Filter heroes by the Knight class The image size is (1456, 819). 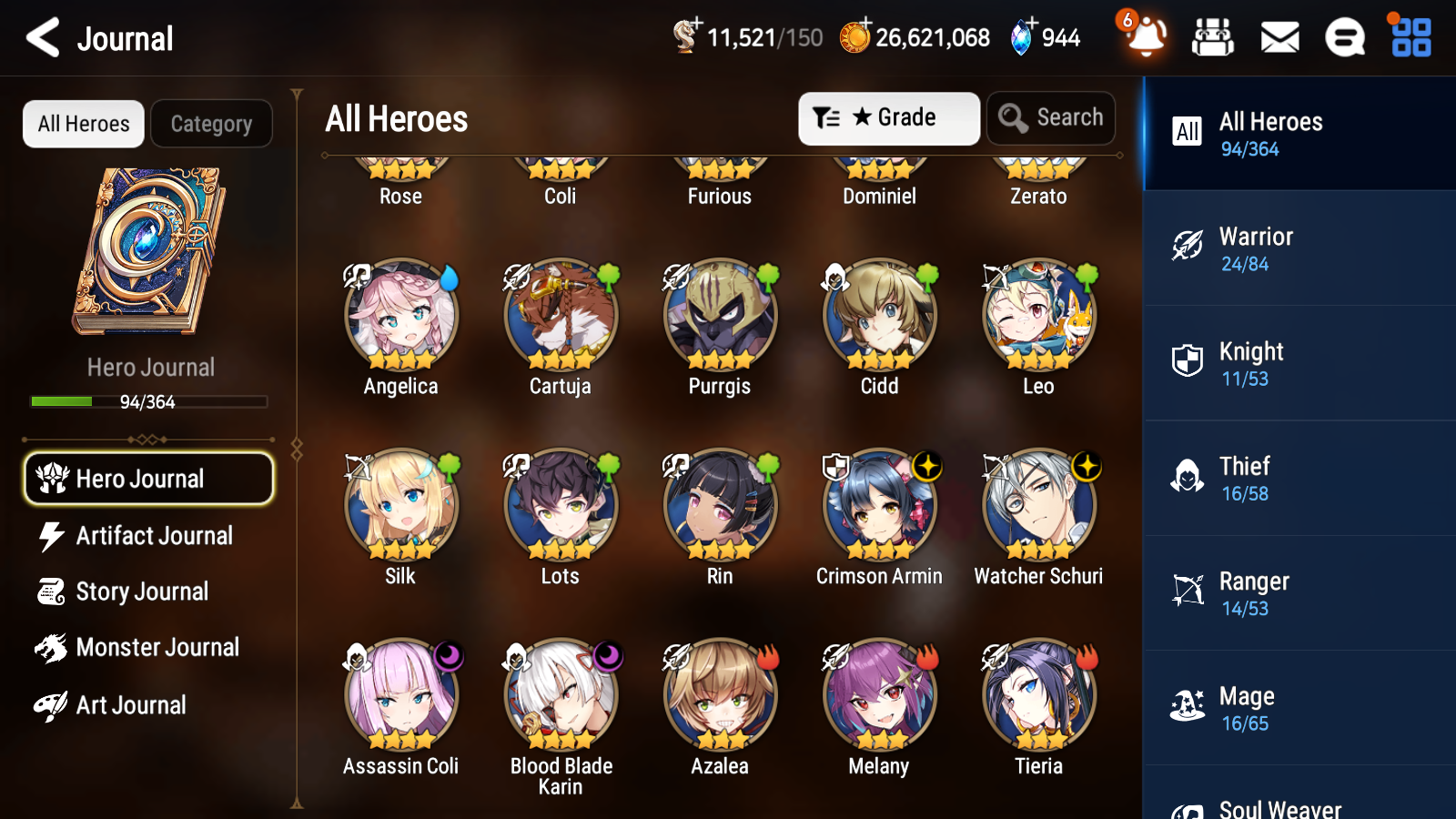pos(1299,364)
